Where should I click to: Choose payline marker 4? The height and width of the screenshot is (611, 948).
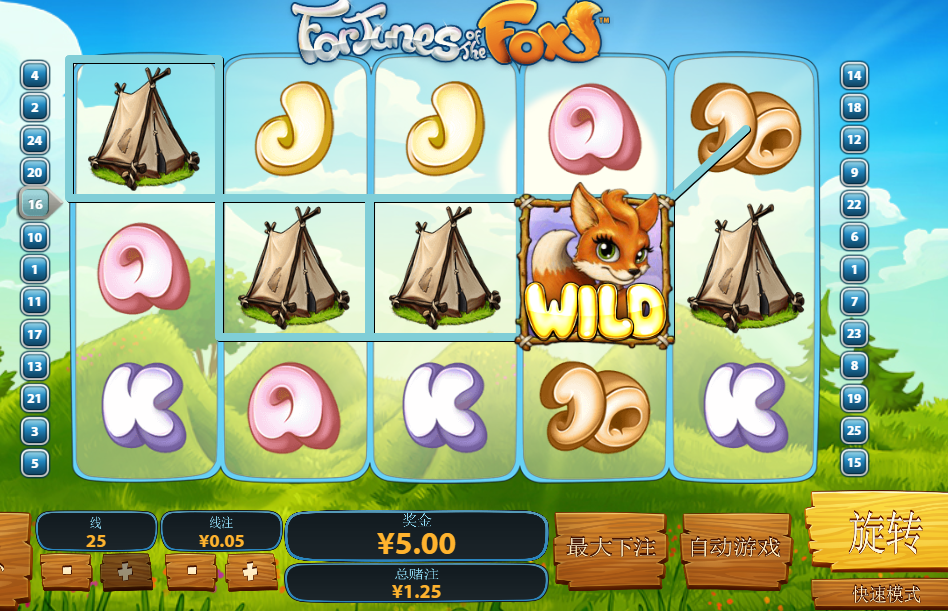tap(35, 75)
